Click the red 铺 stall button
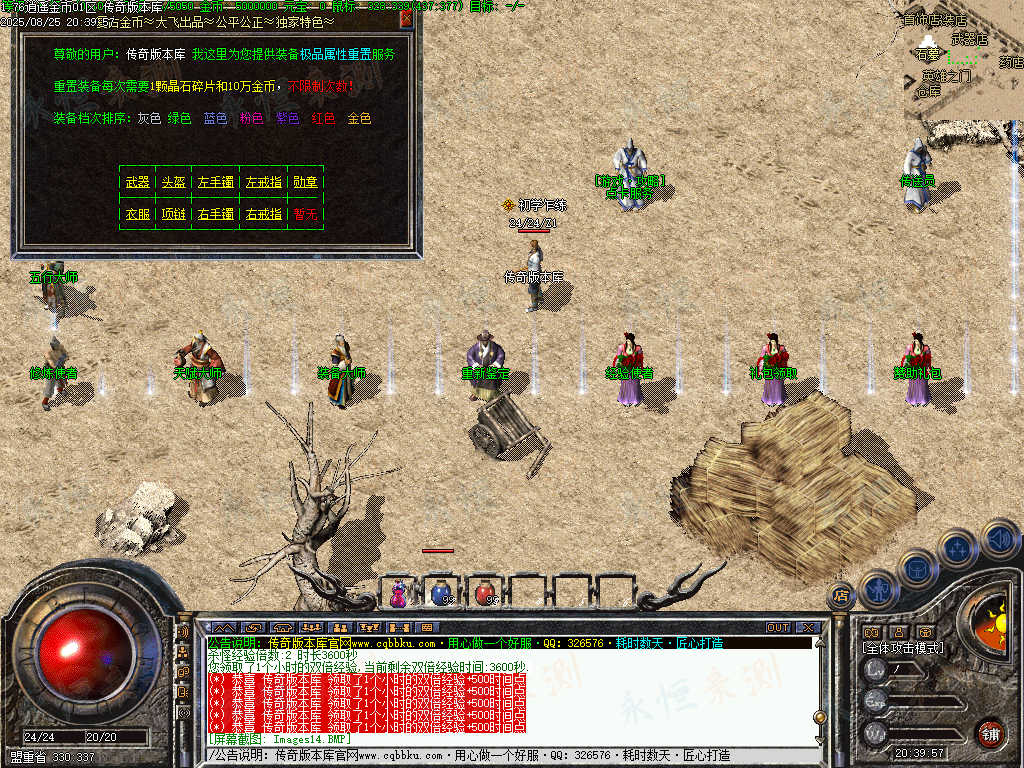 pyautogui.click(x=989, y=733)
